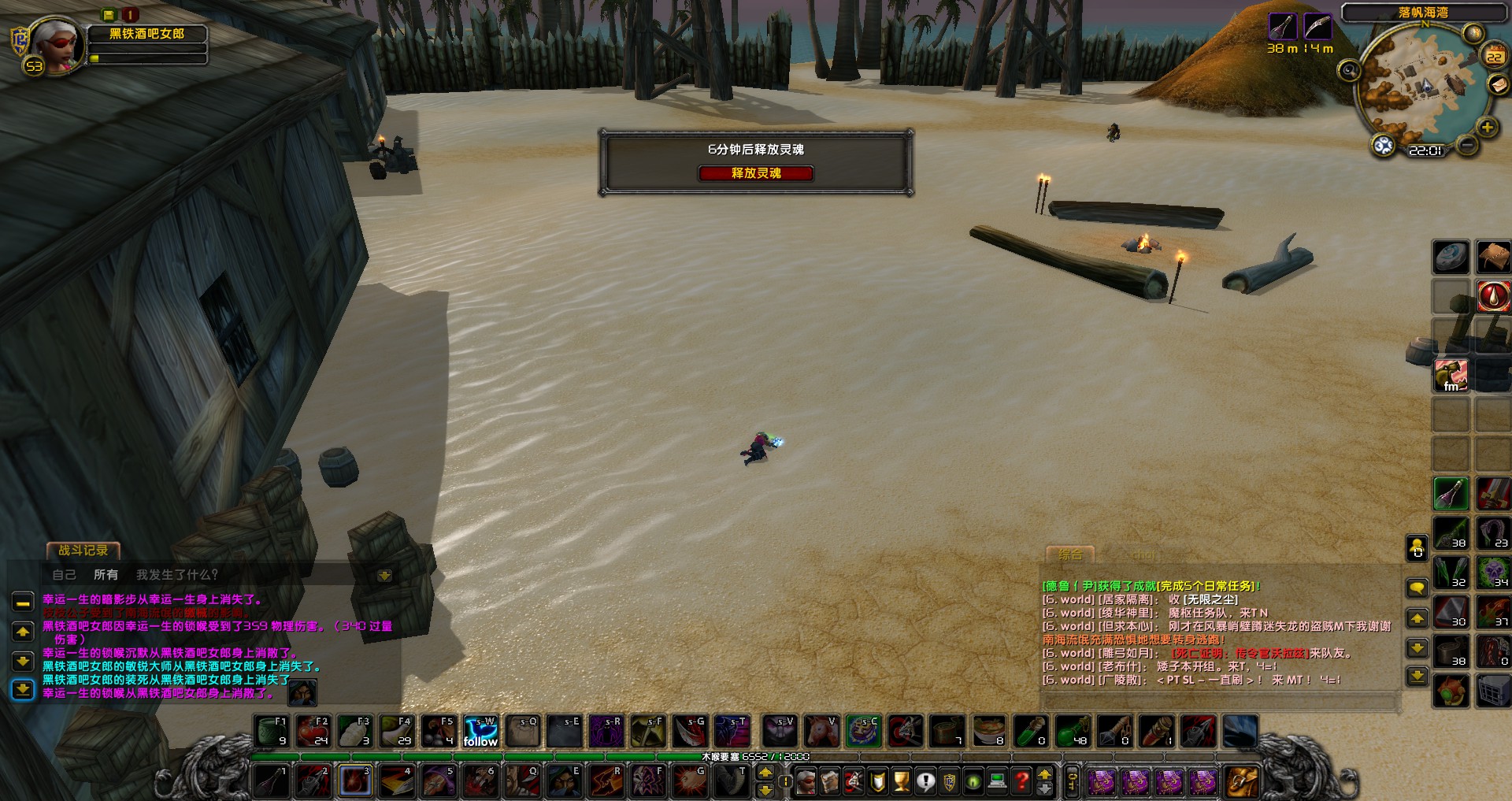Open the computer icon game menu

click(x=998, y=781)
